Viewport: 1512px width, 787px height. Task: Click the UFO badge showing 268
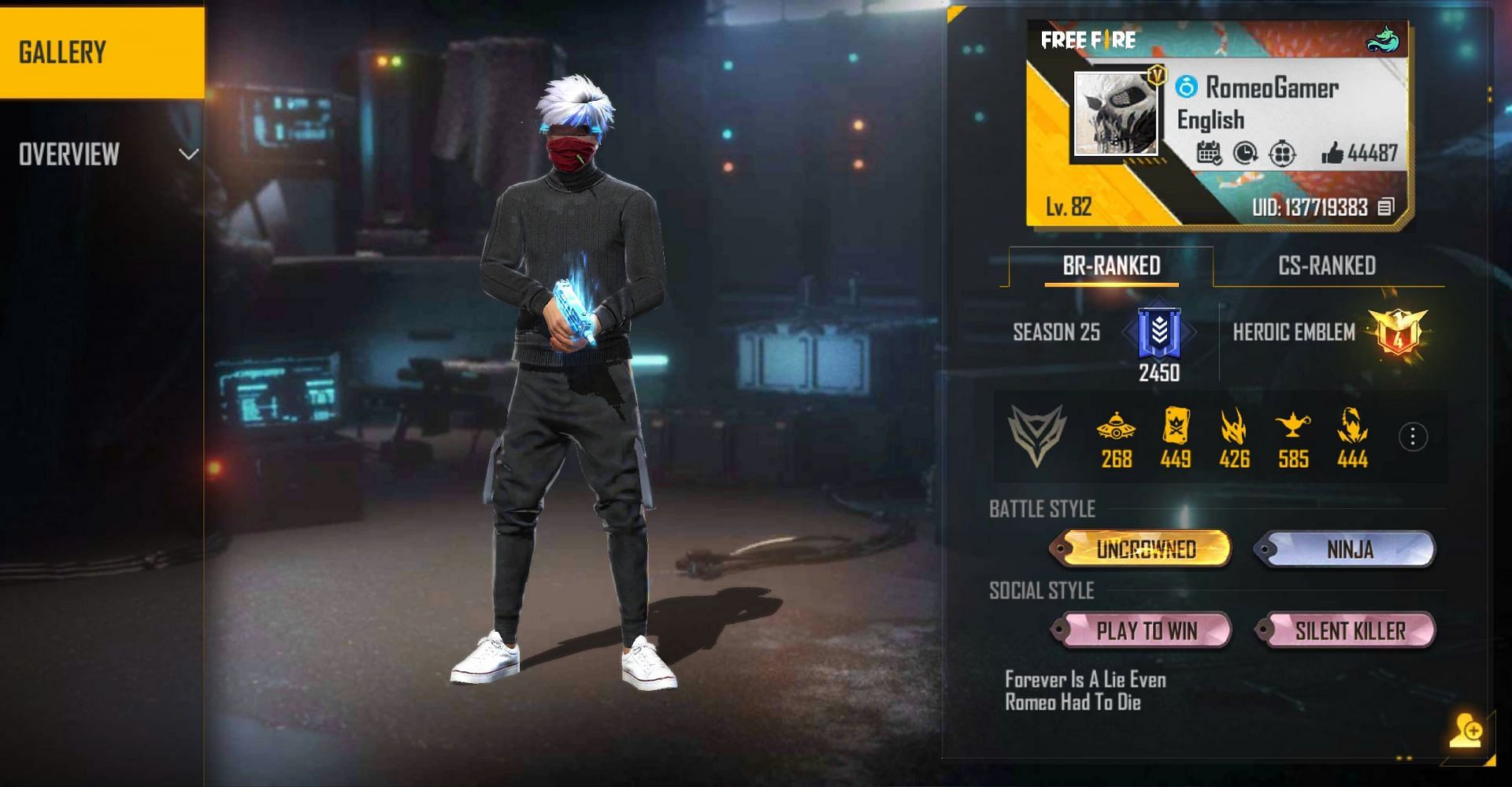(x=1116, y=429)
